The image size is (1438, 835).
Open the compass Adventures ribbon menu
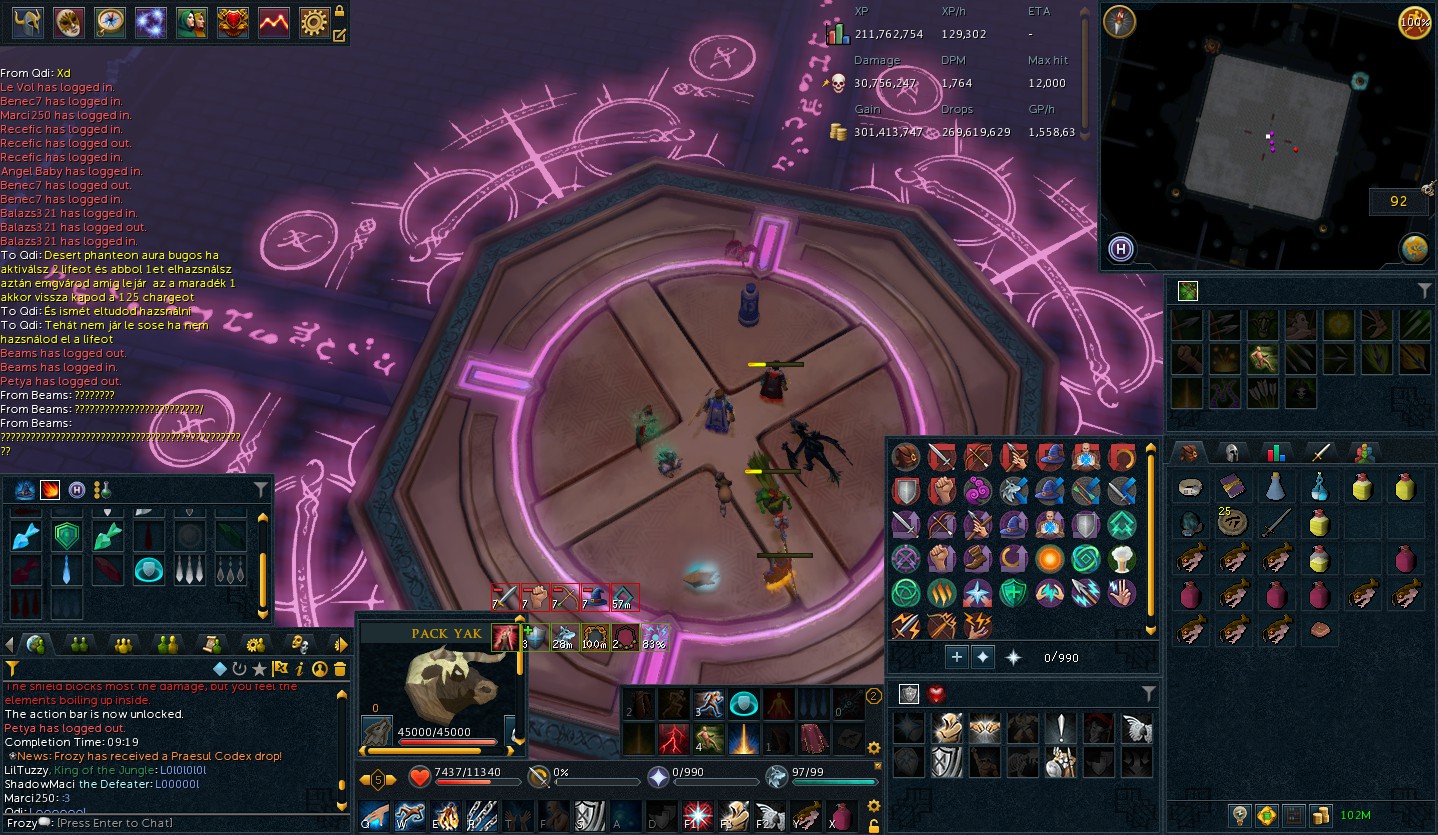tap(110, 22)
